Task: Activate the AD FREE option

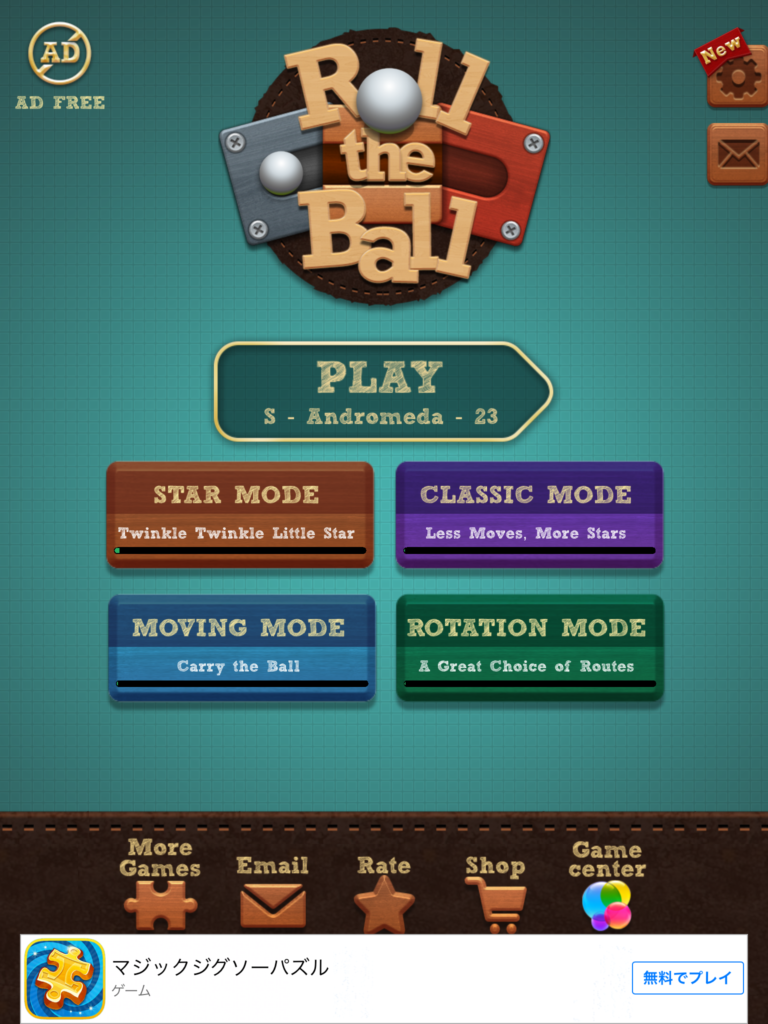Action: tap(60, 67)
